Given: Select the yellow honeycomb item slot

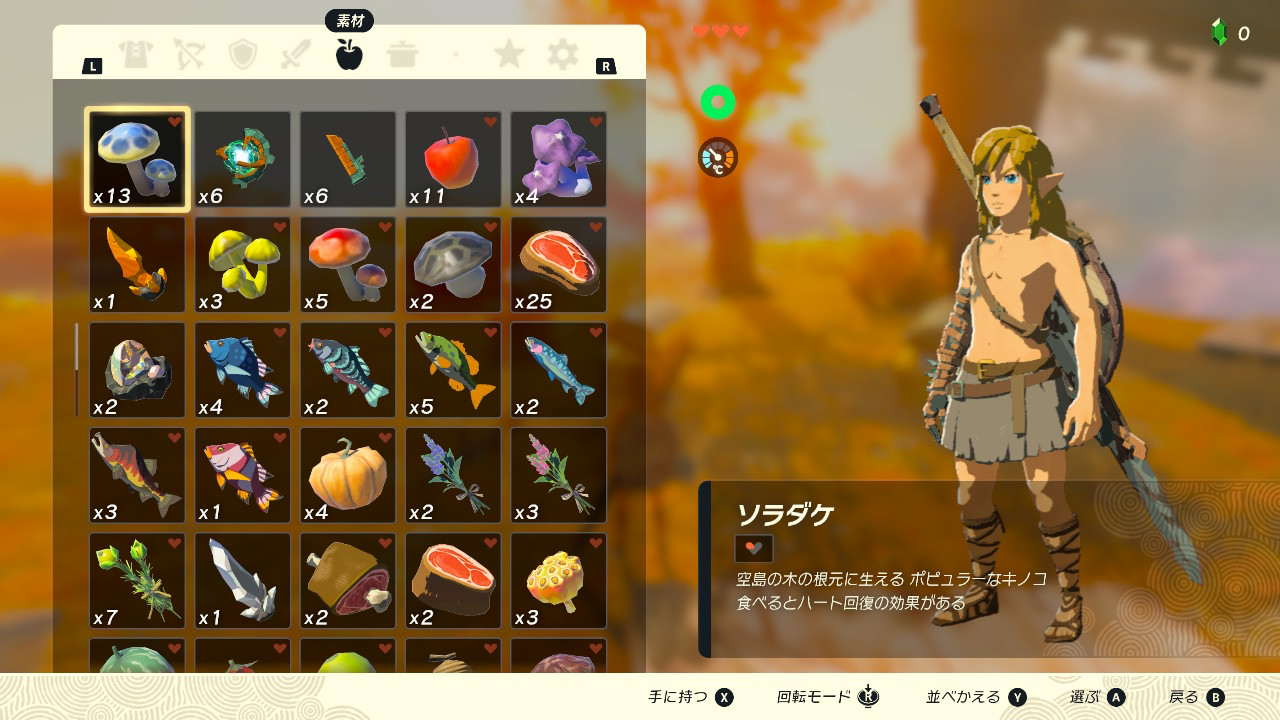Looking at the screenshot, I should (558, 581).
